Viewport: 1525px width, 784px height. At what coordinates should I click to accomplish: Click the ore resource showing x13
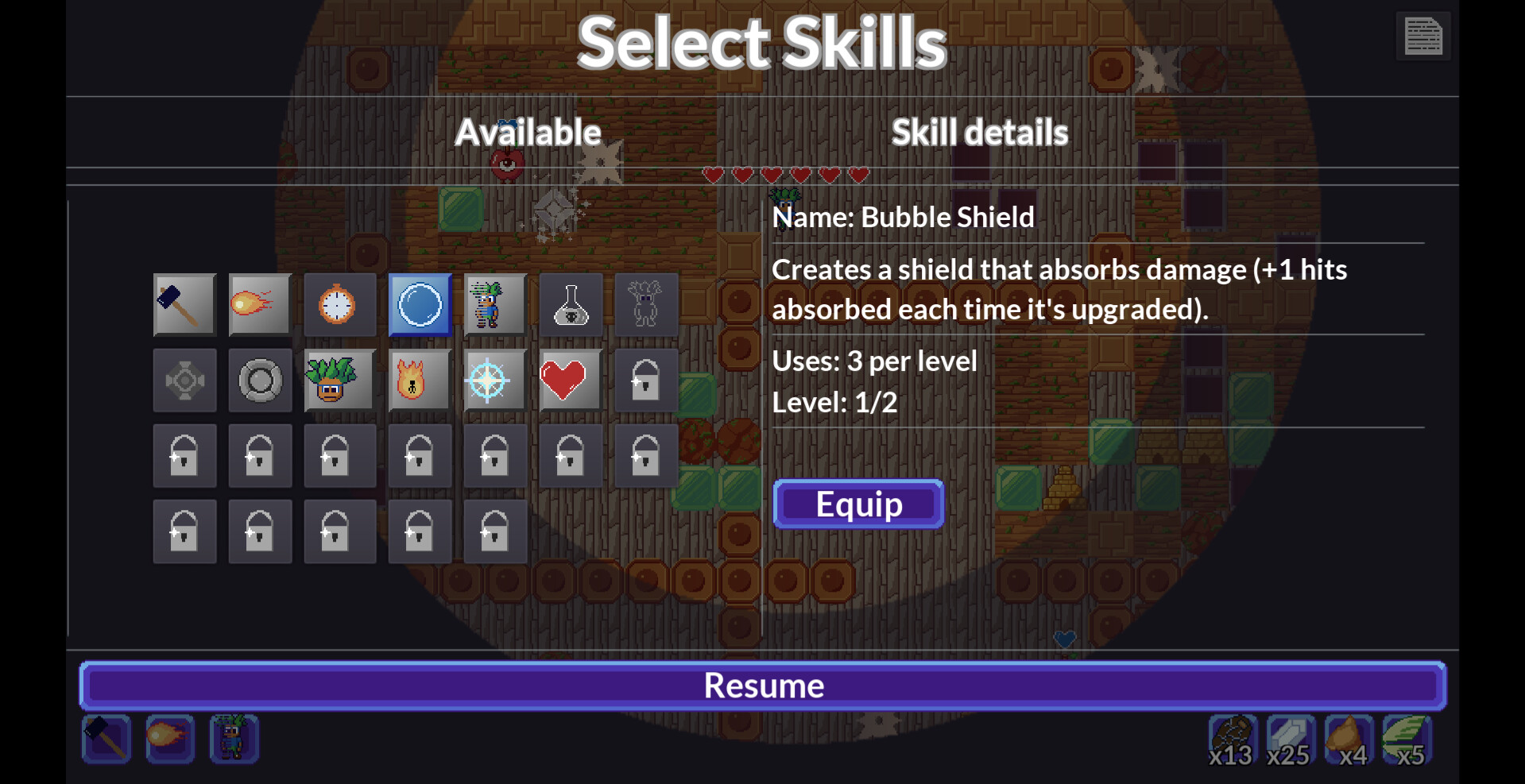(x=1233, y=739)
